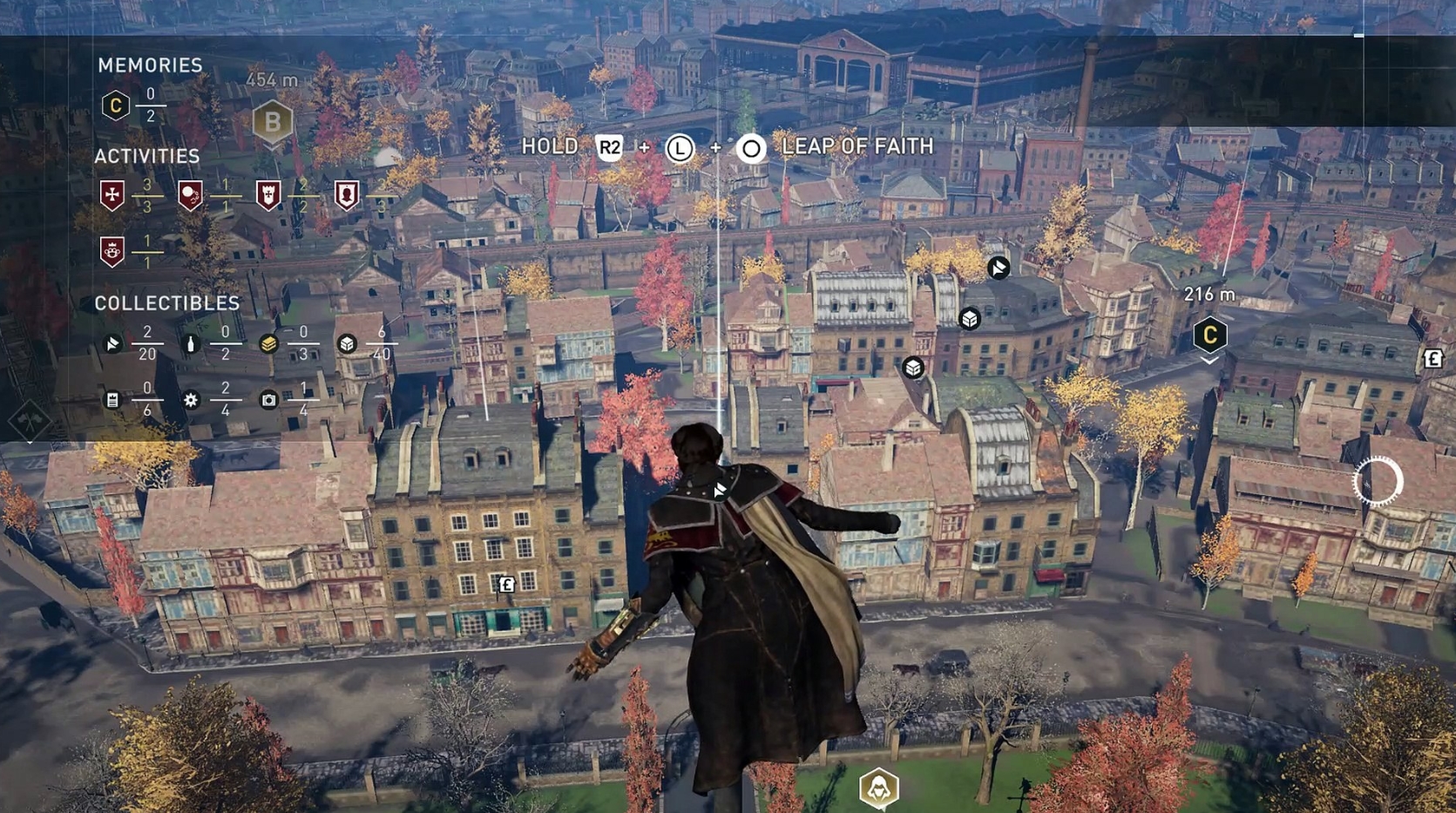Click the letters collectible document icon
Image resolution: width=1456 pixels, height=813 pixels.
(113, 401)
